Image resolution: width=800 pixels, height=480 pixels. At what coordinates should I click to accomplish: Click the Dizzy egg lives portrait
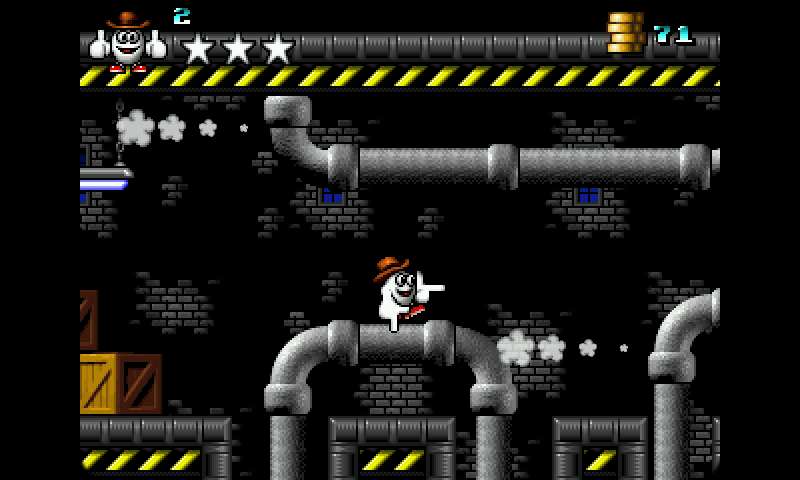point(128,42)
